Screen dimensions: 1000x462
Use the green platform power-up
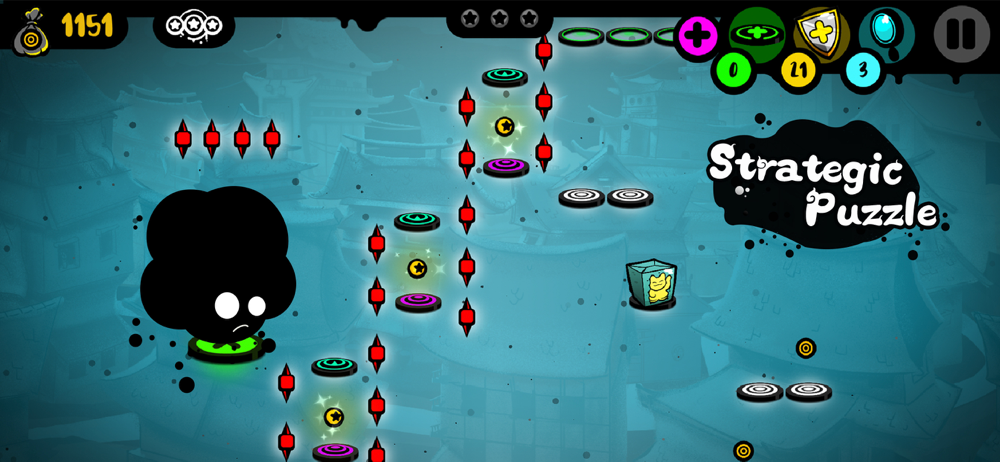757,33
